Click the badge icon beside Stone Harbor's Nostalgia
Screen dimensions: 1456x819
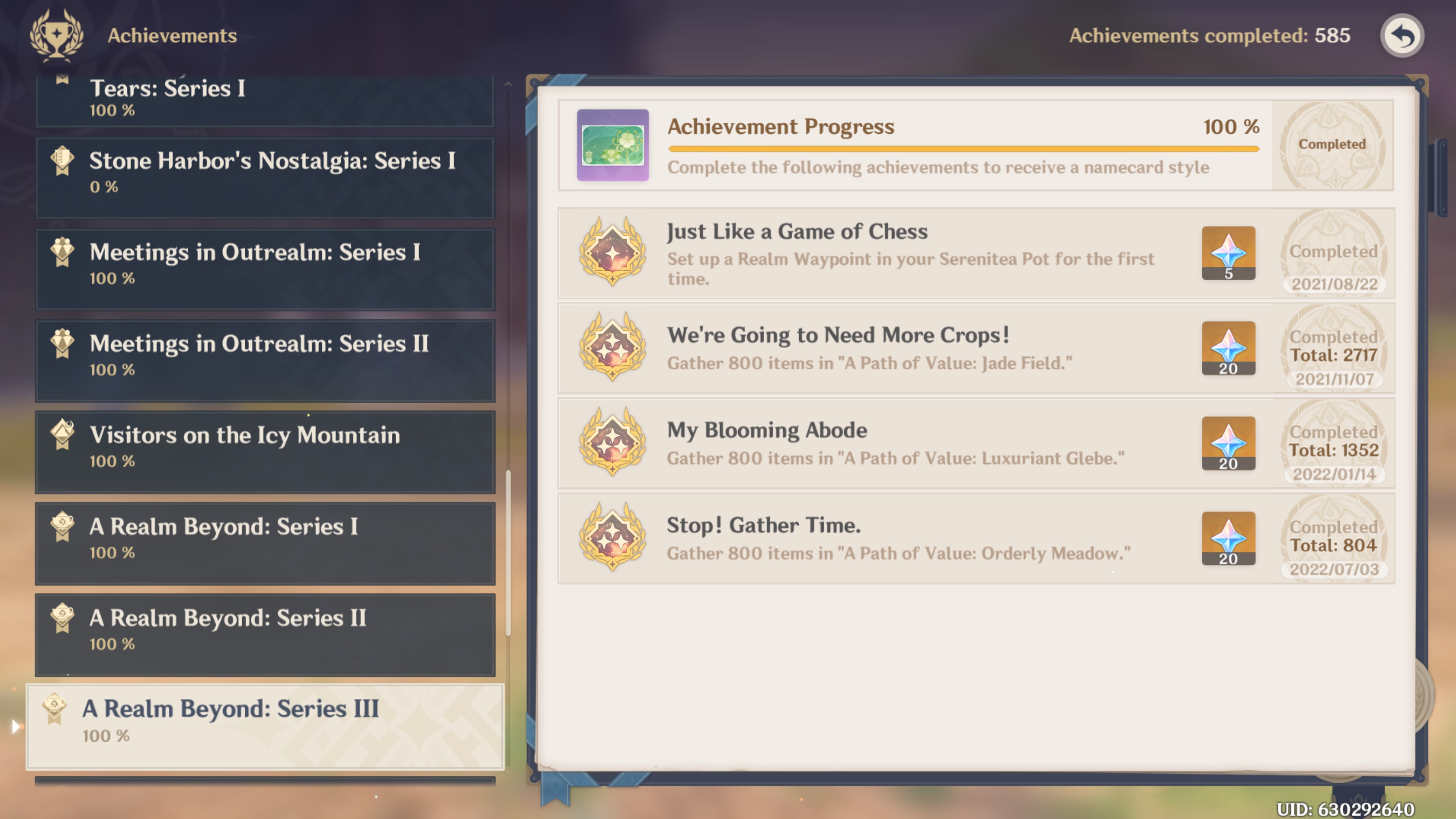click(x=62, y=160)
